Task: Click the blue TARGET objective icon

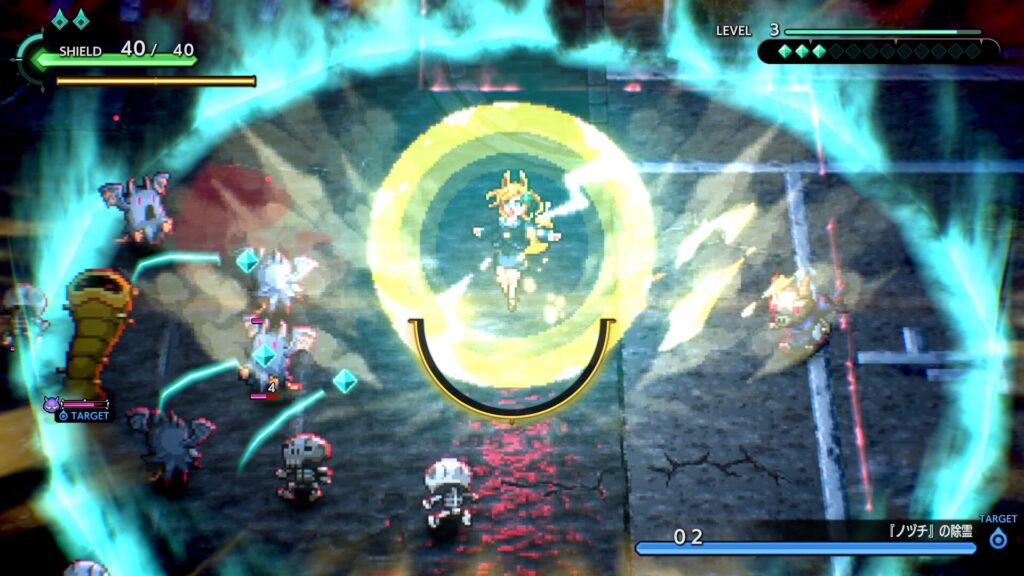Action: [997, 538]
